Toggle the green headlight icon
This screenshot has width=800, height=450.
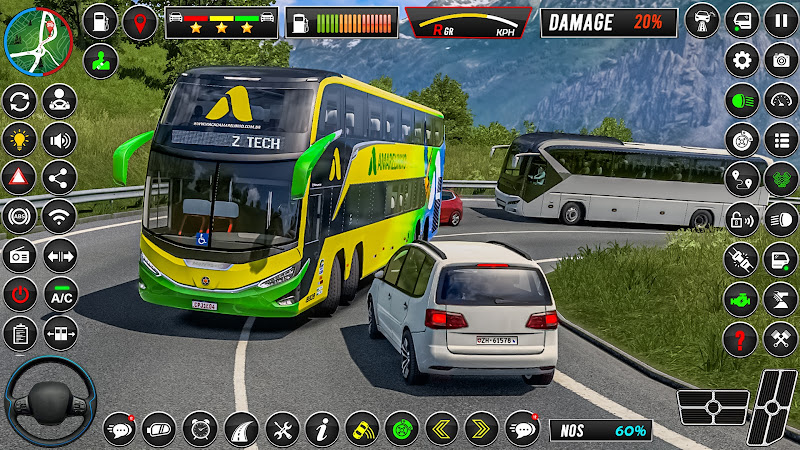point(742,100)
